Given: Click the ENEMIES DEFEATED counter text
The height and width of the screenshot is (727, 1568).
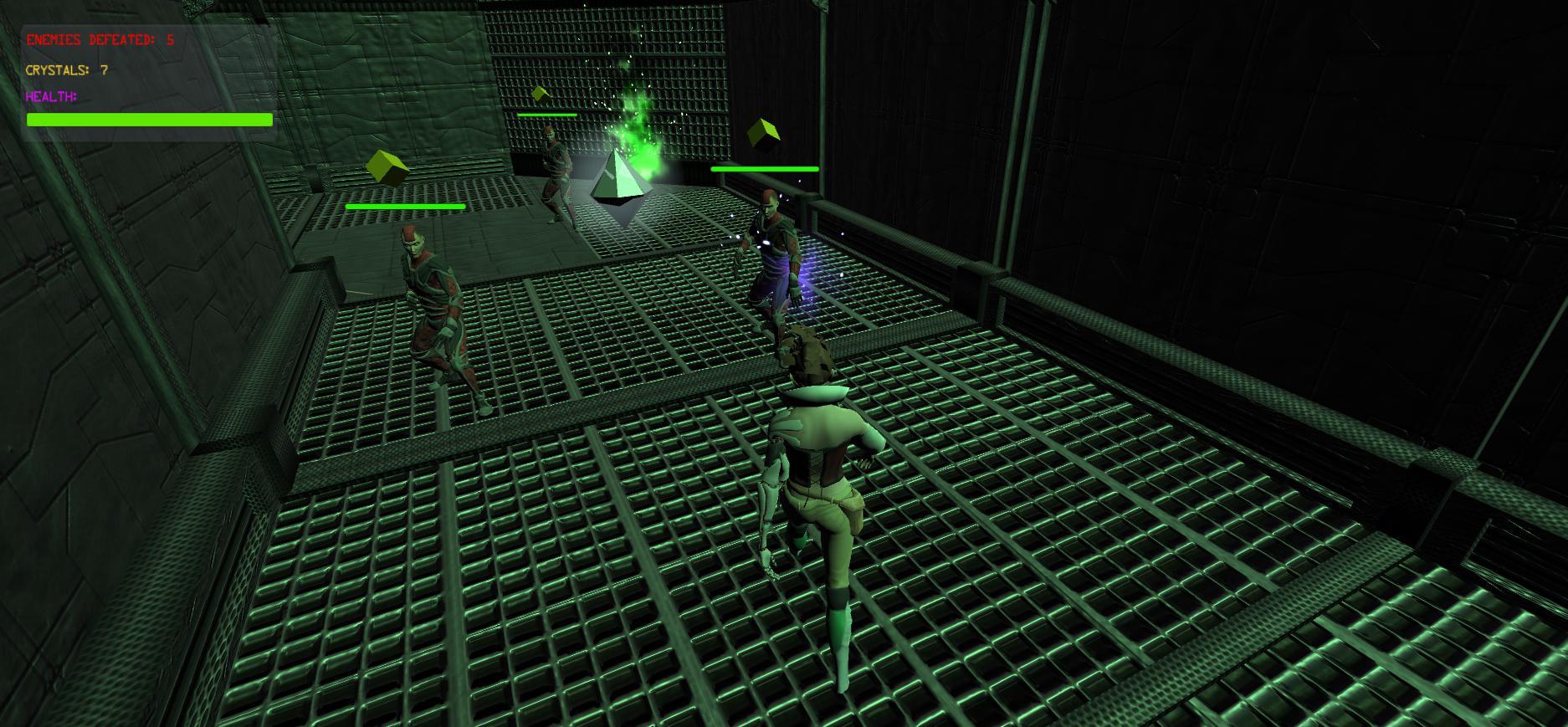Looking at the screenshot, I should pyautogui.click(x=98, y=38).
